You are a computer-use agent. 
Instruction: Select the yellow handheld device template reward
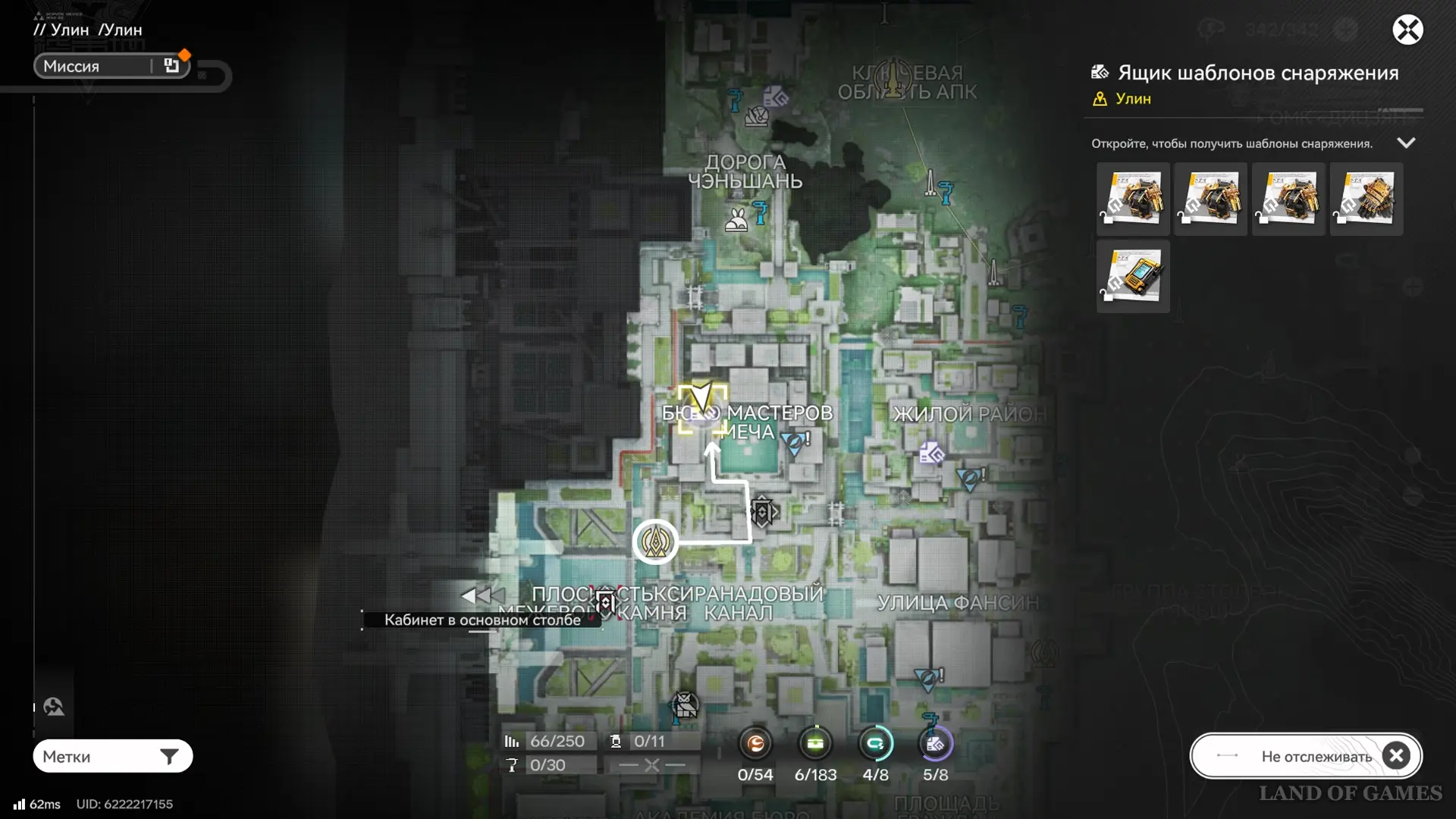tap(1133, 277)
